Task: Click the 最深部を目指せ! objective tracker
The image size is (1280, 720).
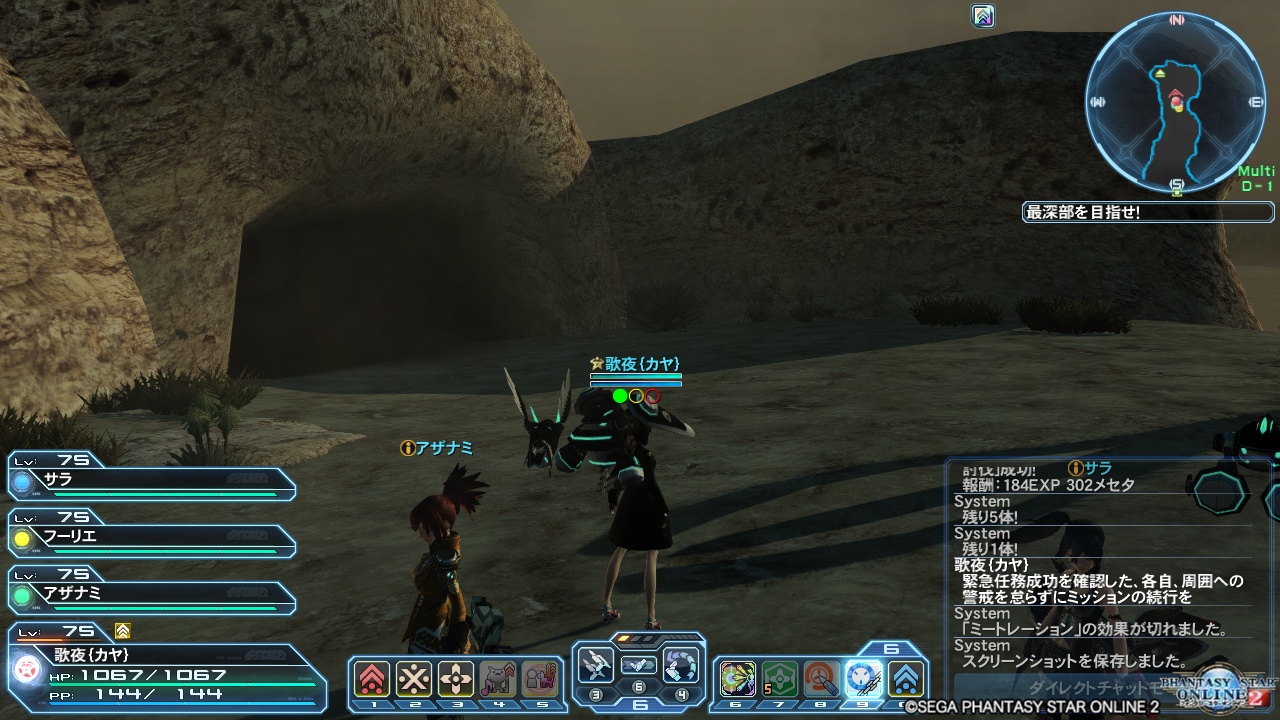Action: pyautogui.click(x=1148, y=212)
